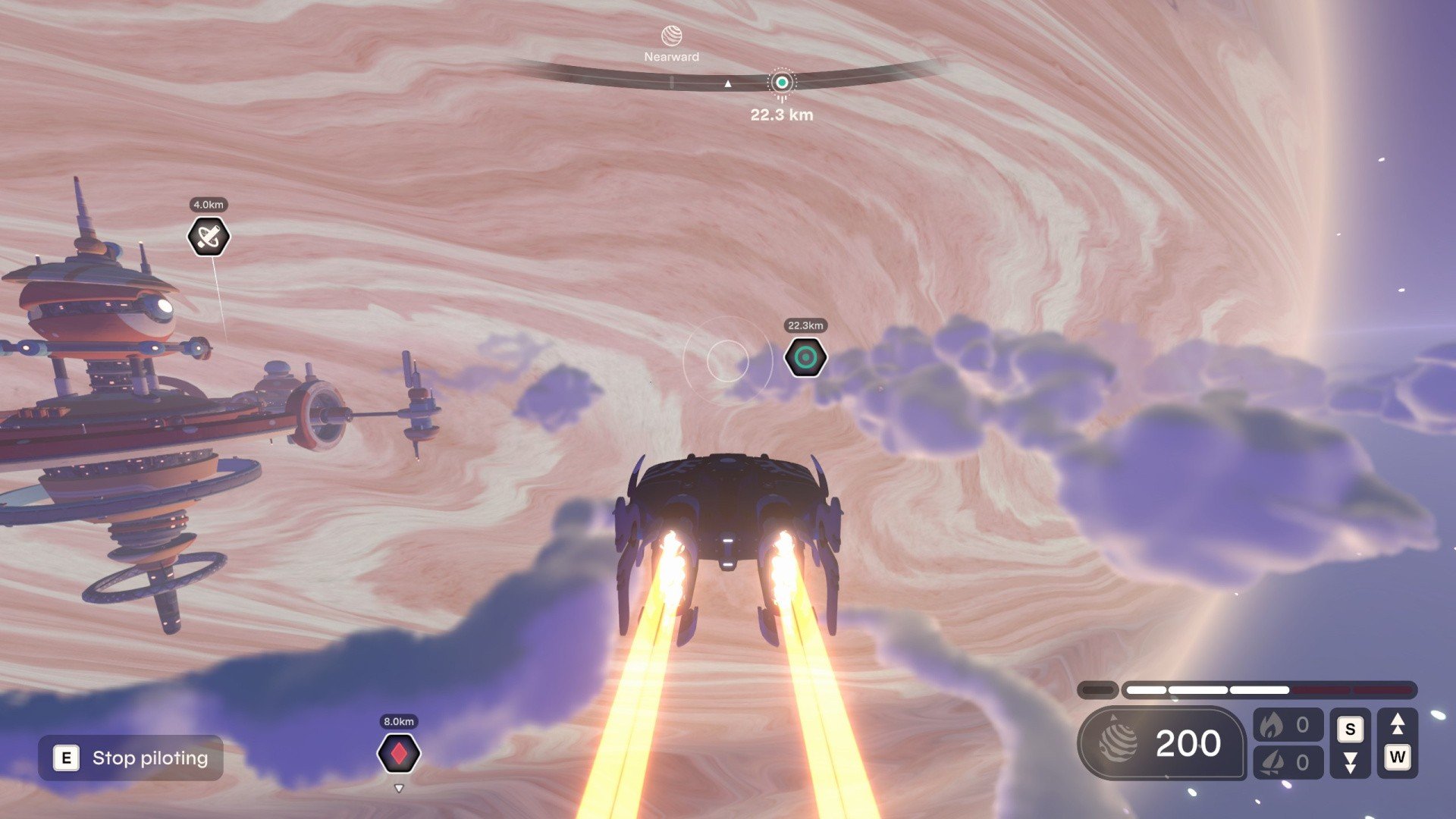Image resolution: width=1456 pixels, height=819 pixels.
Task: Toggle the W throttle-up control
Action: tap(1398, 758)
